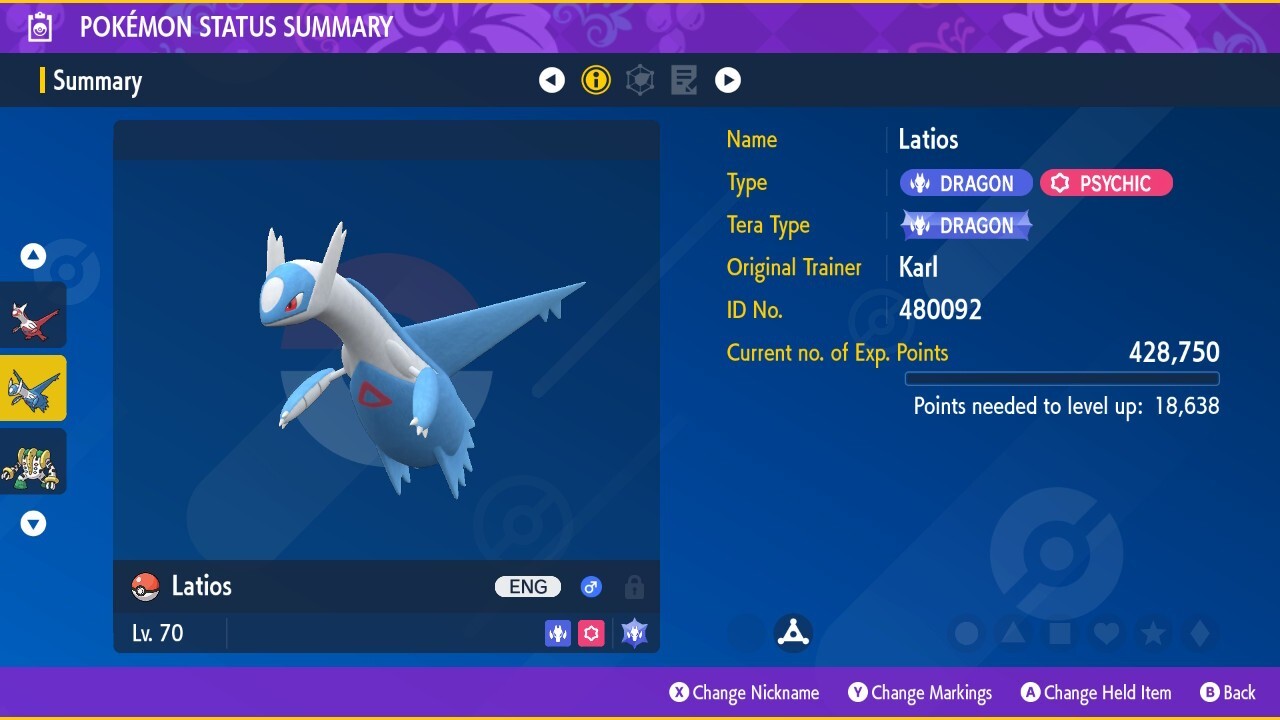Click the camera icon in the header
This screenshot has width=1280, height=720.
point(39,26)
